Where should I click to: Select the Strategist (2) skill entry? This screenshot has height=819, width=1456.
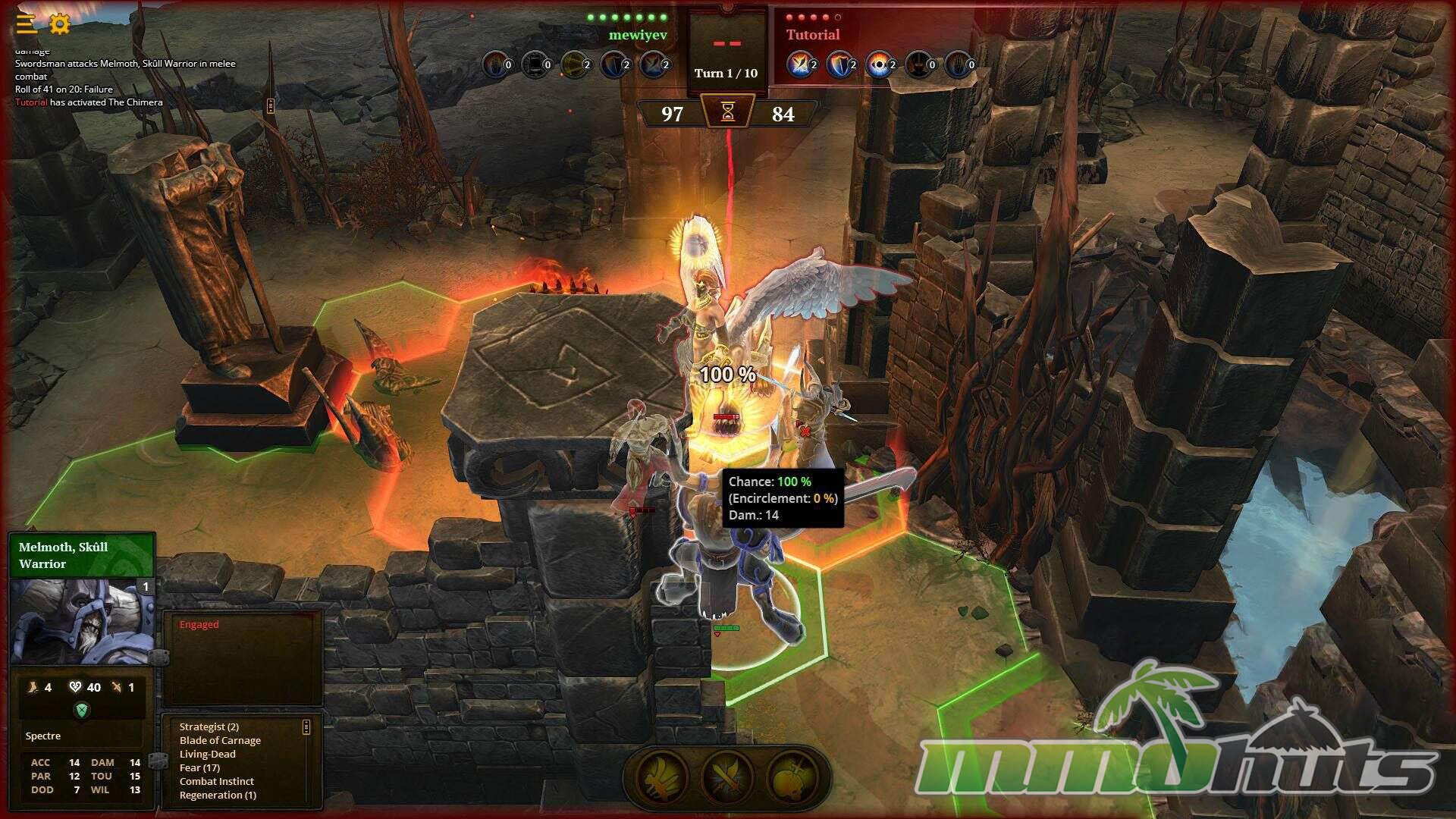(209, 726)
